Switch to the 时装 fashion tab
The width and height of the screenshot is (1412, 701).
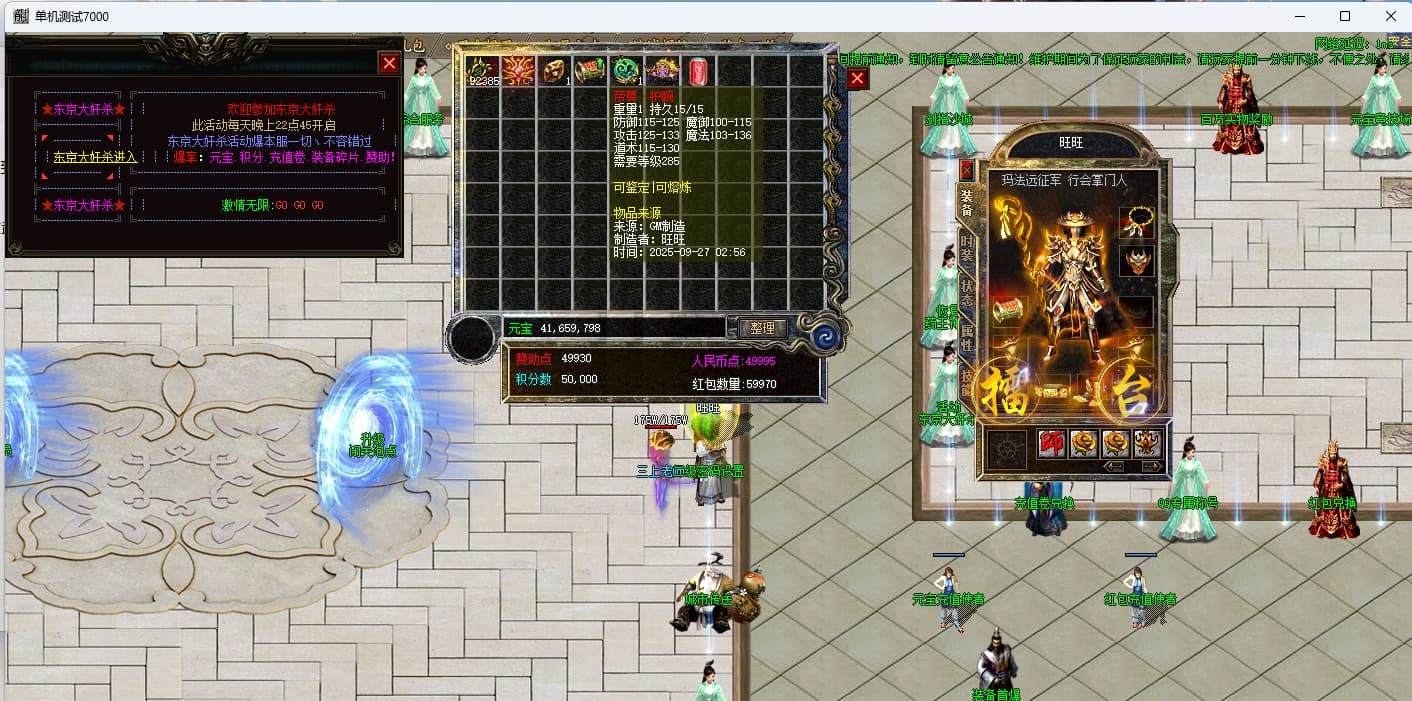(967, 246)
